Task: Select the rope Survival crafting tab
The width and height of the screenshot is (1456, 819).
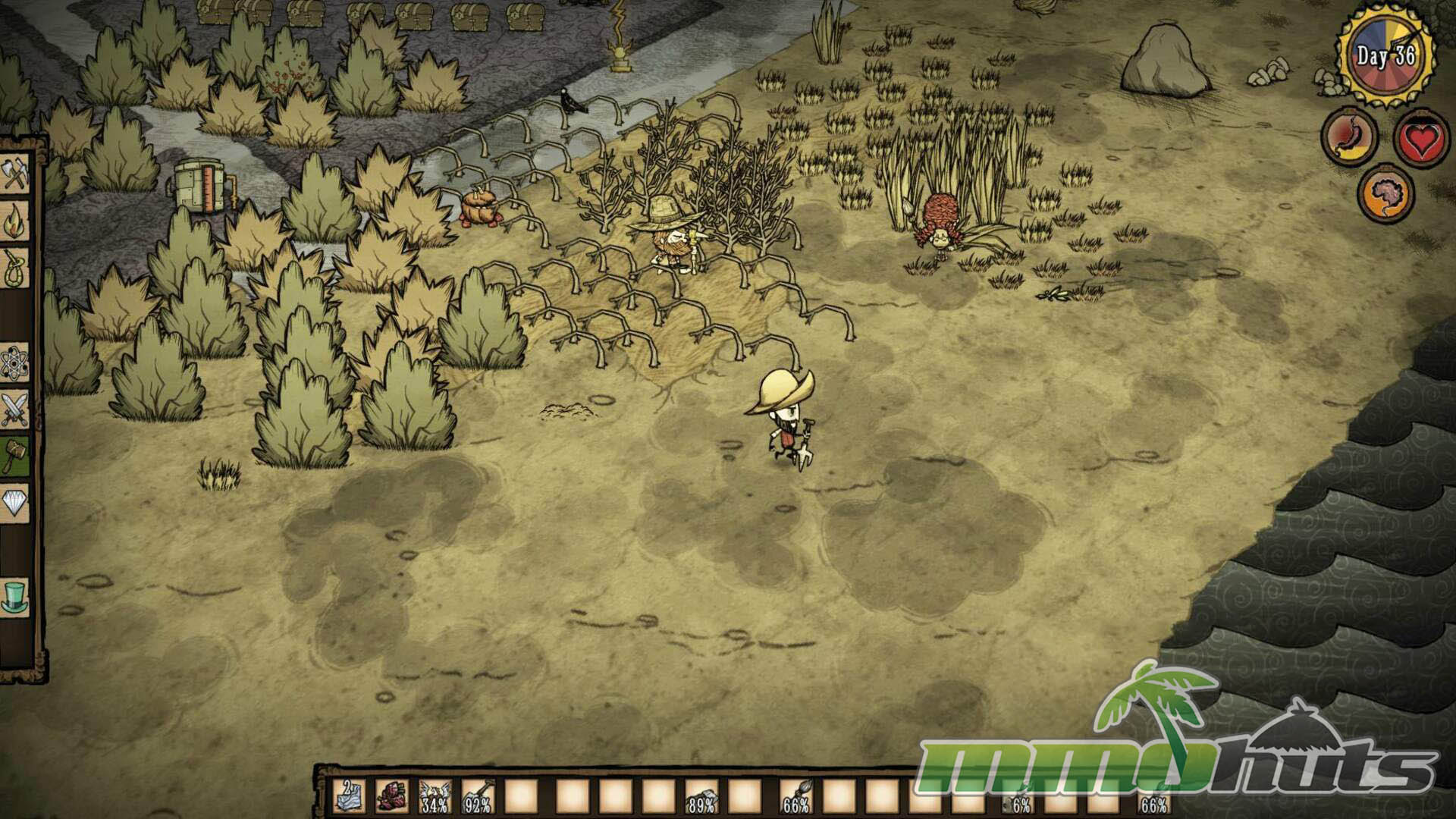Action: click(15, 269)
